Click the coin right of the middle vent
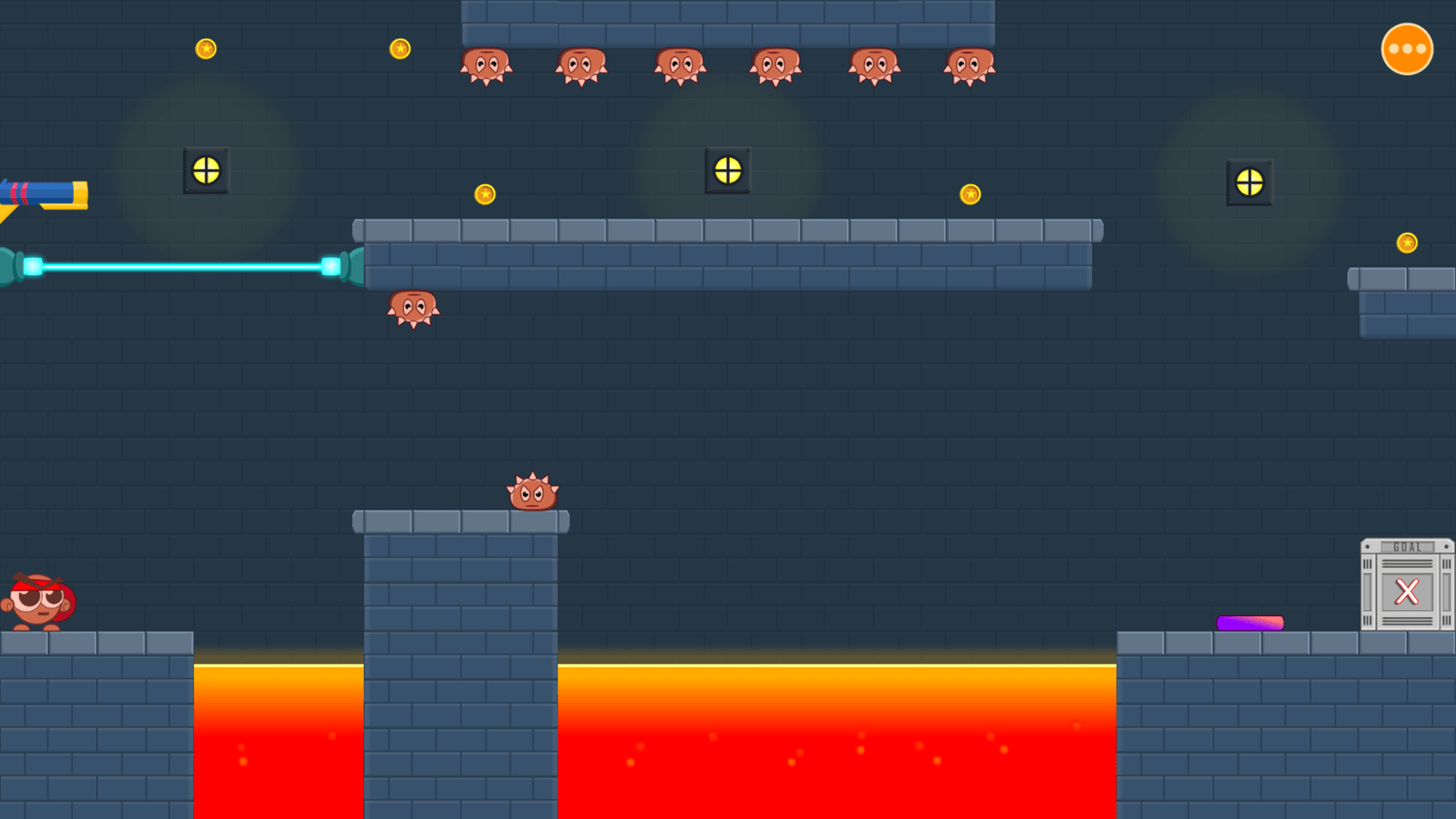Viewport: 1456px width, 819px height. coord(969,193)
